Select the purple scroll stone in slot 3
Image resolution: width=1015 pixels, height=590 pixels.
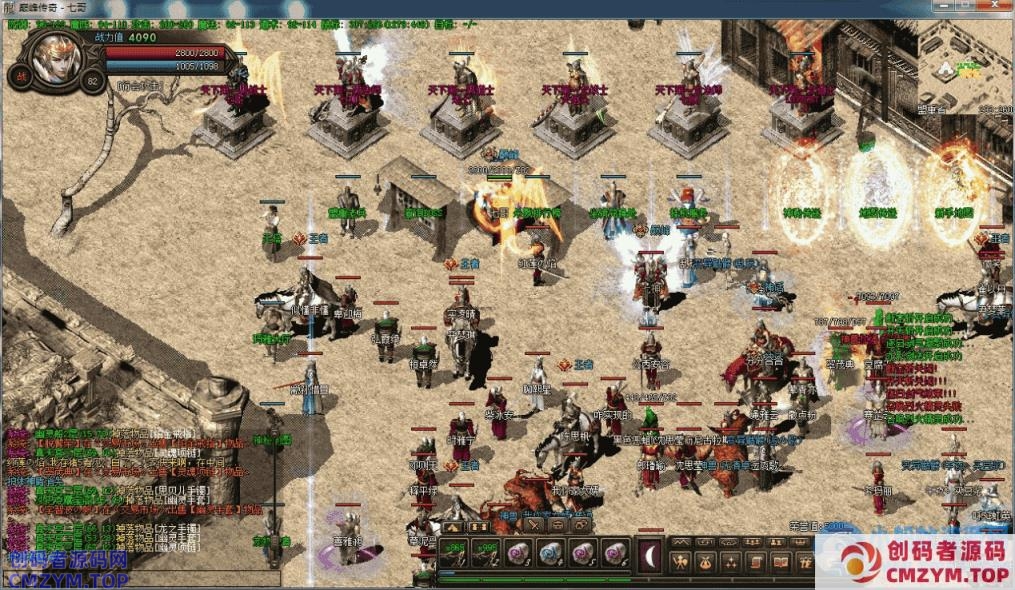coord(519,553)
